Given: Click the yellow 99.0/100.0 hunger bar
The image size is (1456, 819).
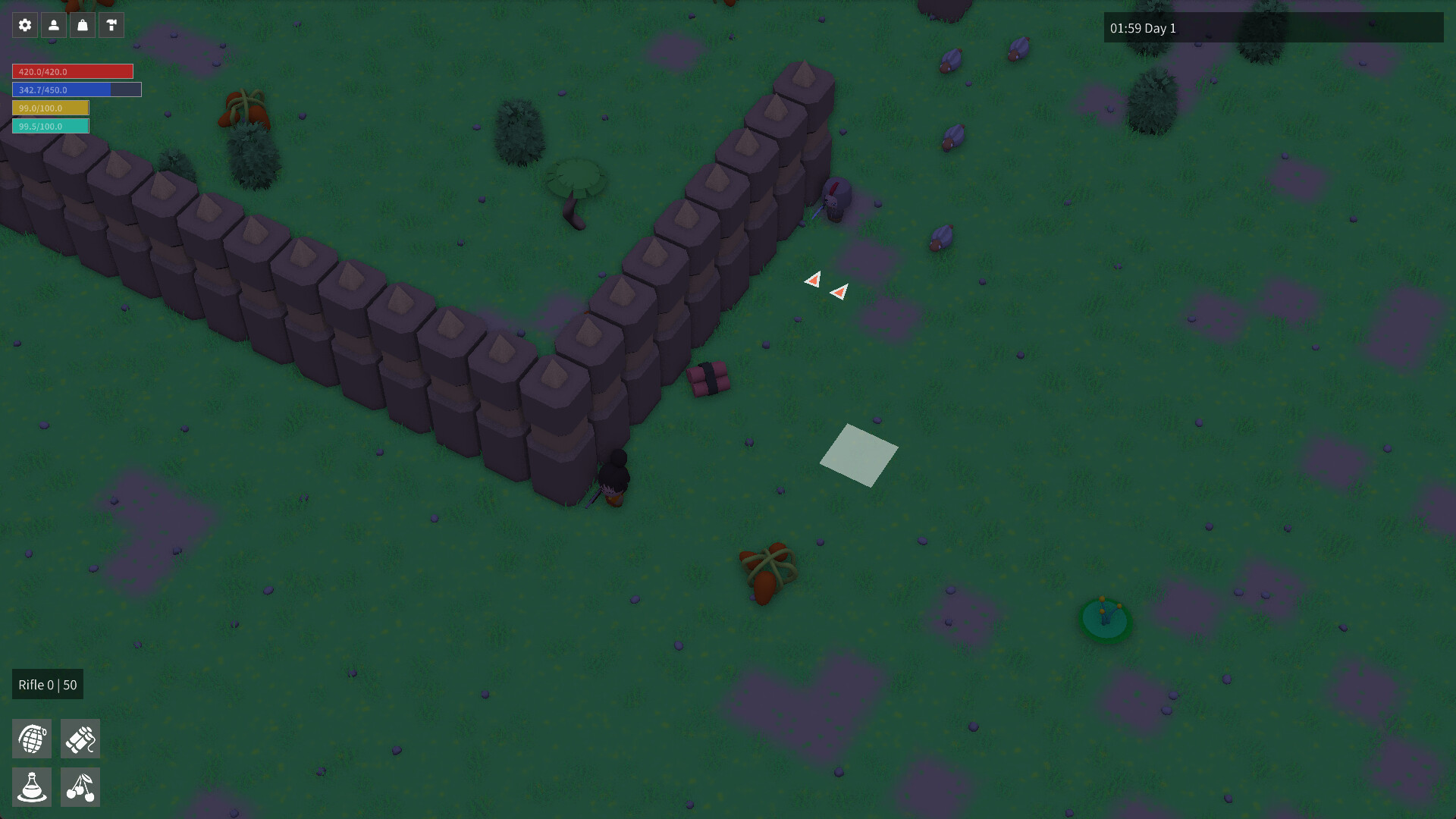Looking at the screenshot, I should (x=50, y=108).
